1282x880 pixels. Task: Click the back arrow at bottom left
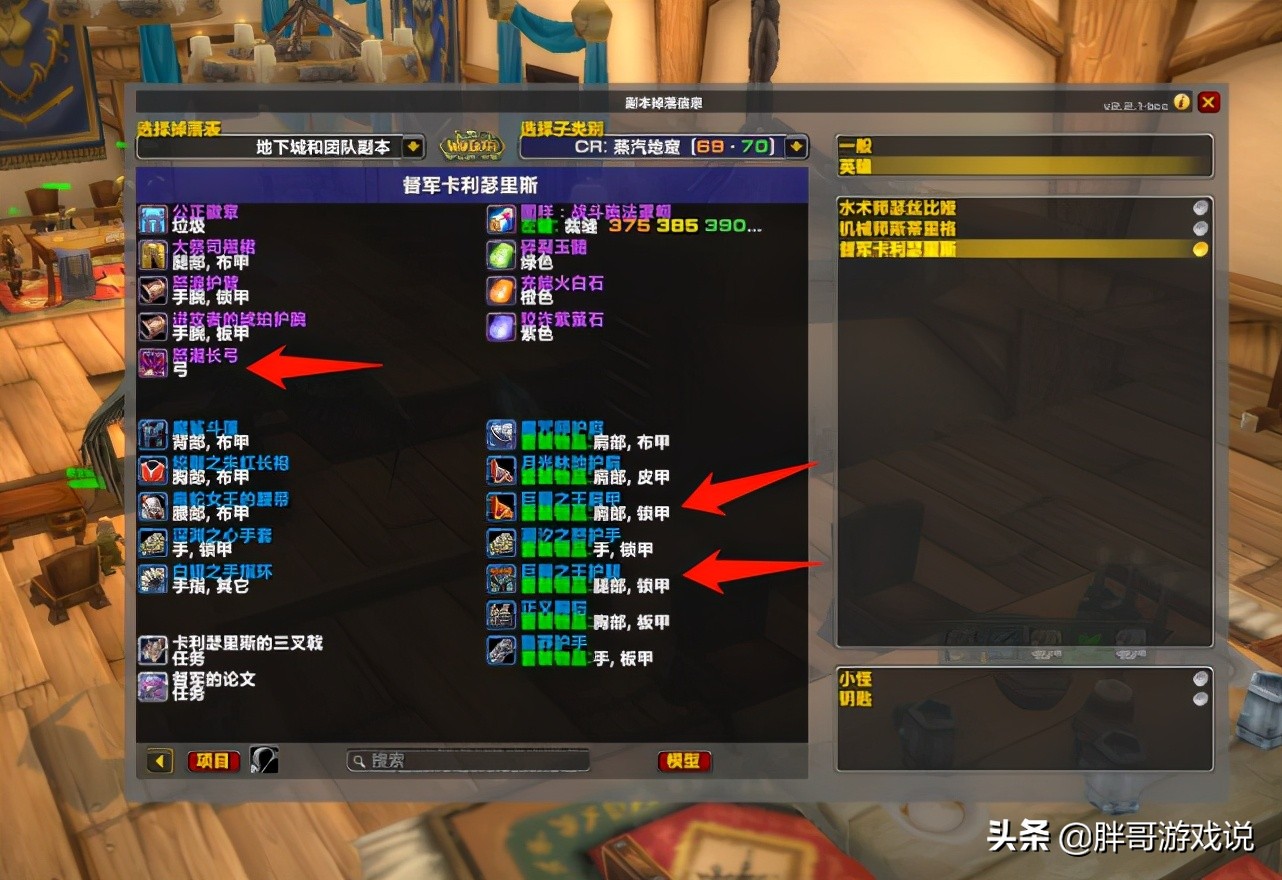coord(158,761)
